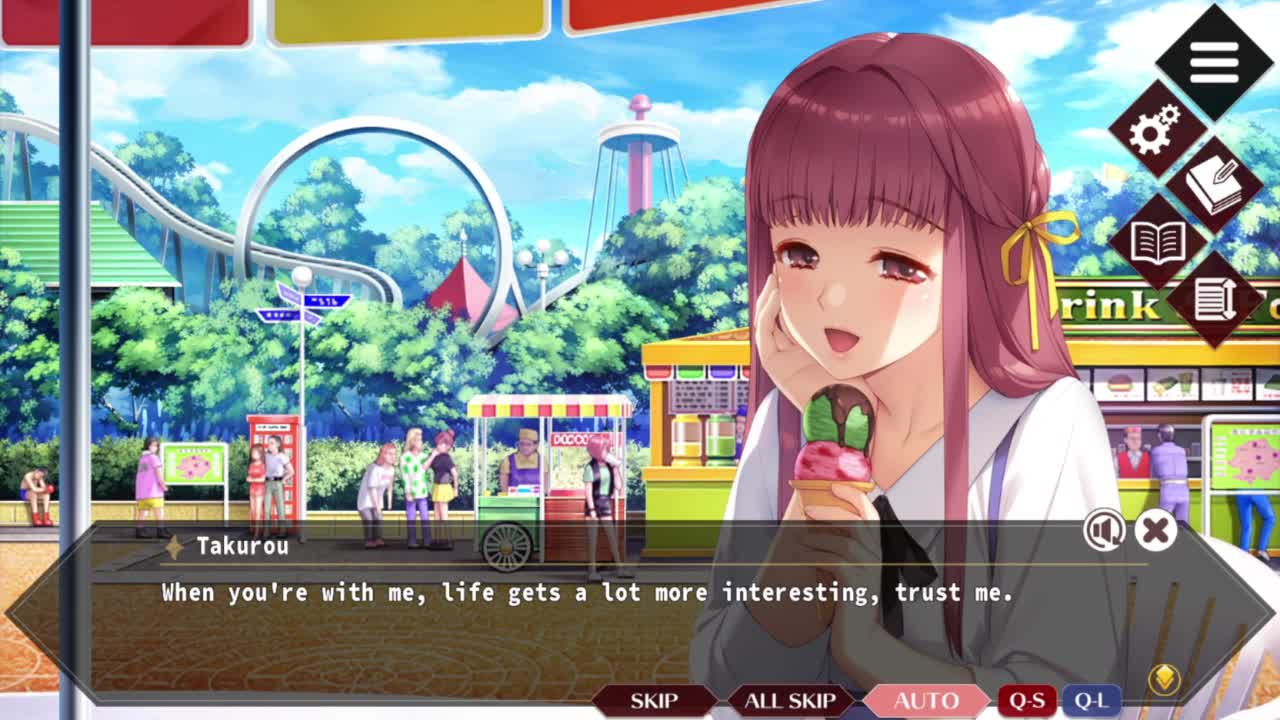Toggle AUTO dialogue advance

point(926,700)
